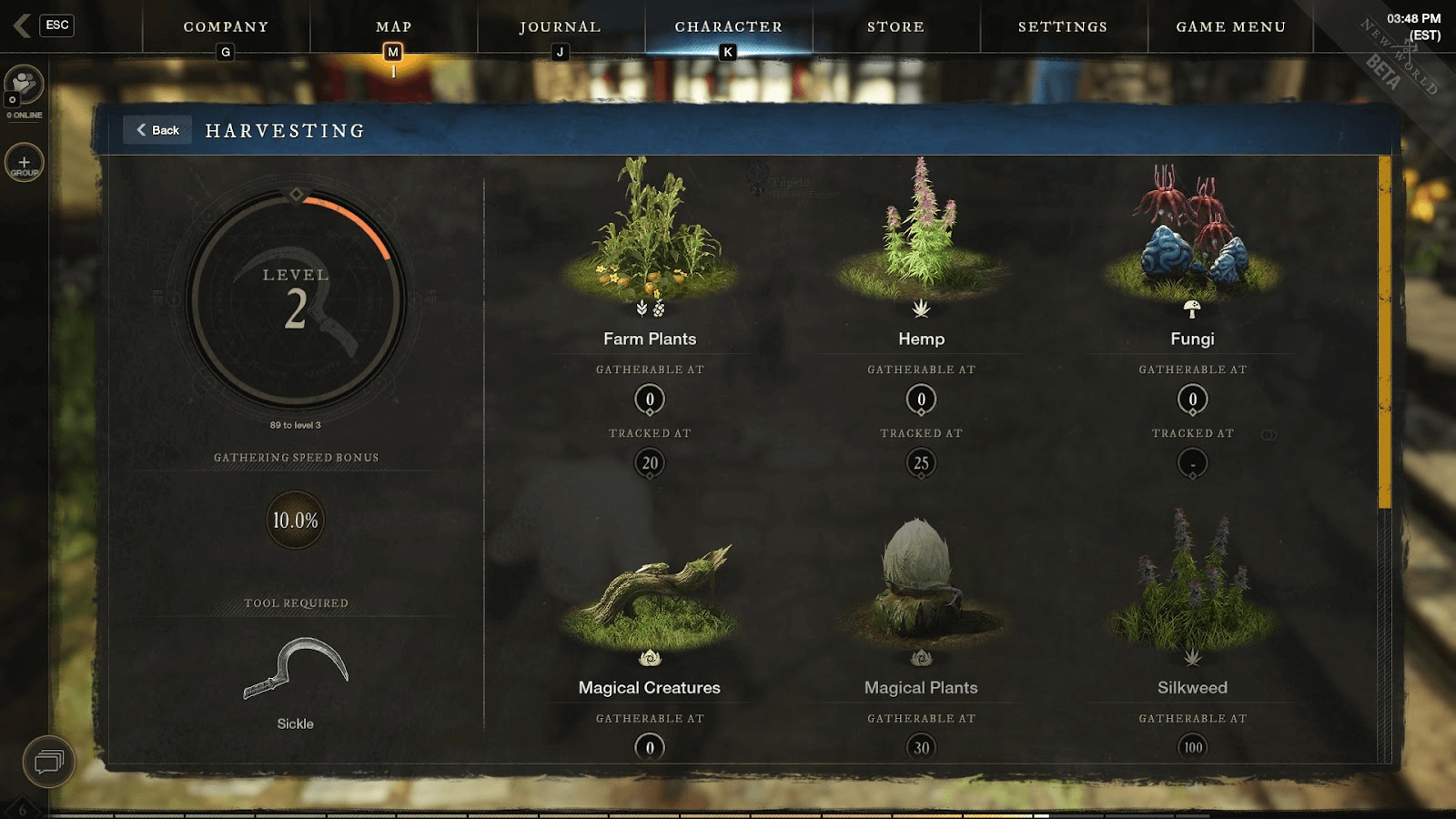Open the Store tab
This screenshot has width=1456, height=819.
(x=895, y=27)
